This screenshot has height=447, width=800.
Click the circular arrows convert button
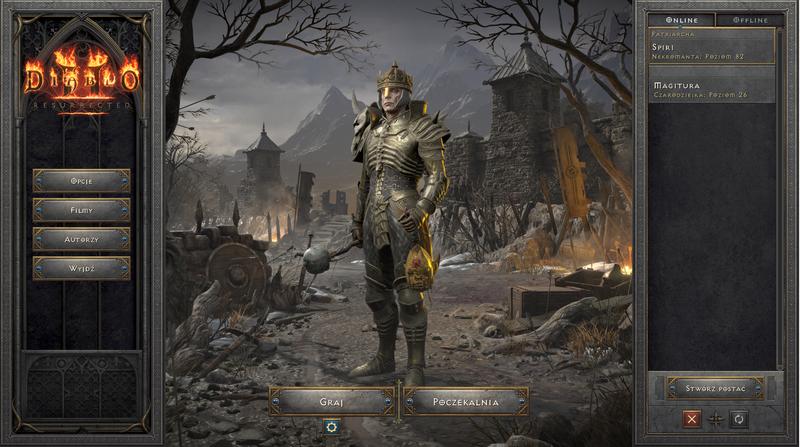(x=739, y=419)
